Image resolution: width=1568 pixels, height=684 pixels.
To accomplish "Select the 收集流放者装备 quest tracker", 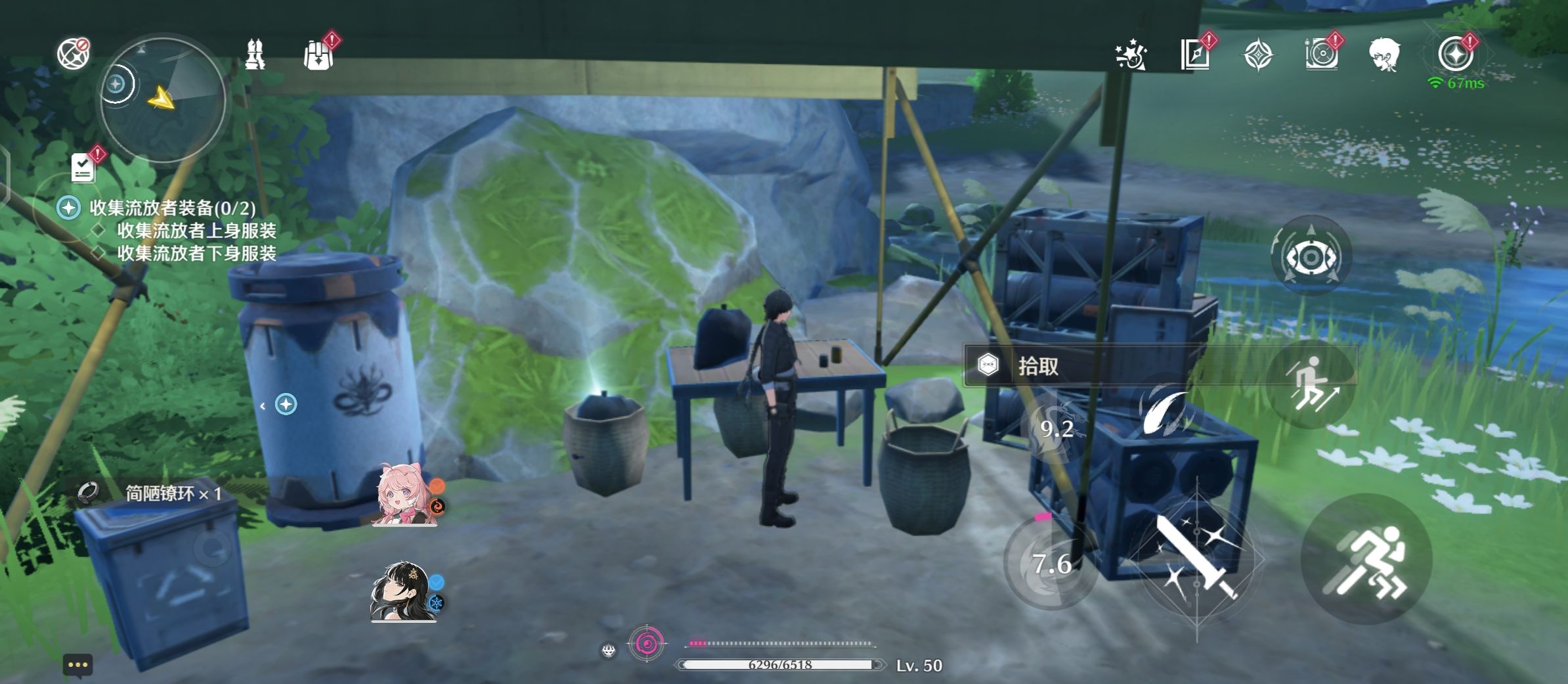I will point(172,208).
